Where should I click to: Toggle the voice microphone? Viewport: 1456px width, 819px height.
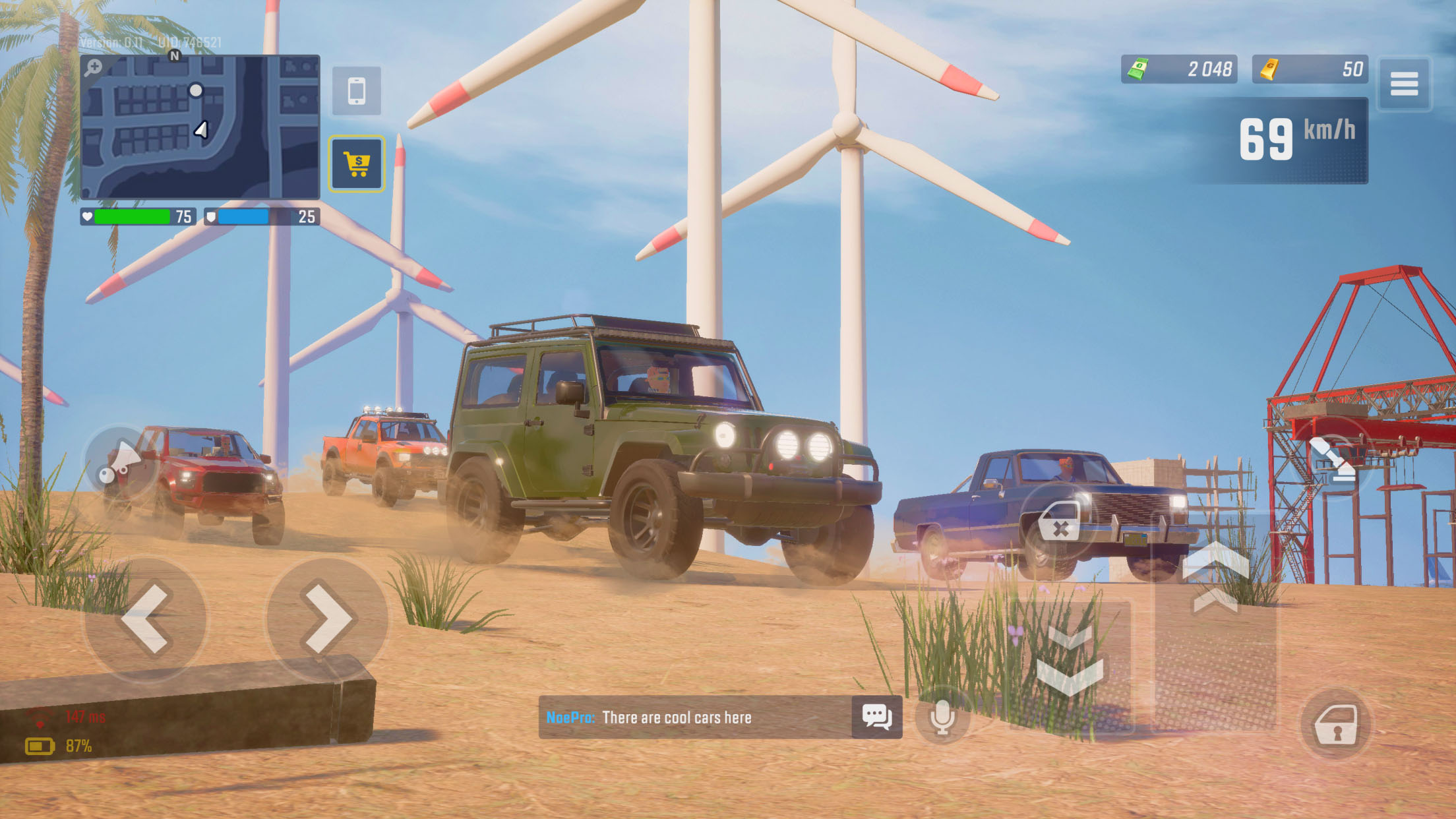coord(942,717)
